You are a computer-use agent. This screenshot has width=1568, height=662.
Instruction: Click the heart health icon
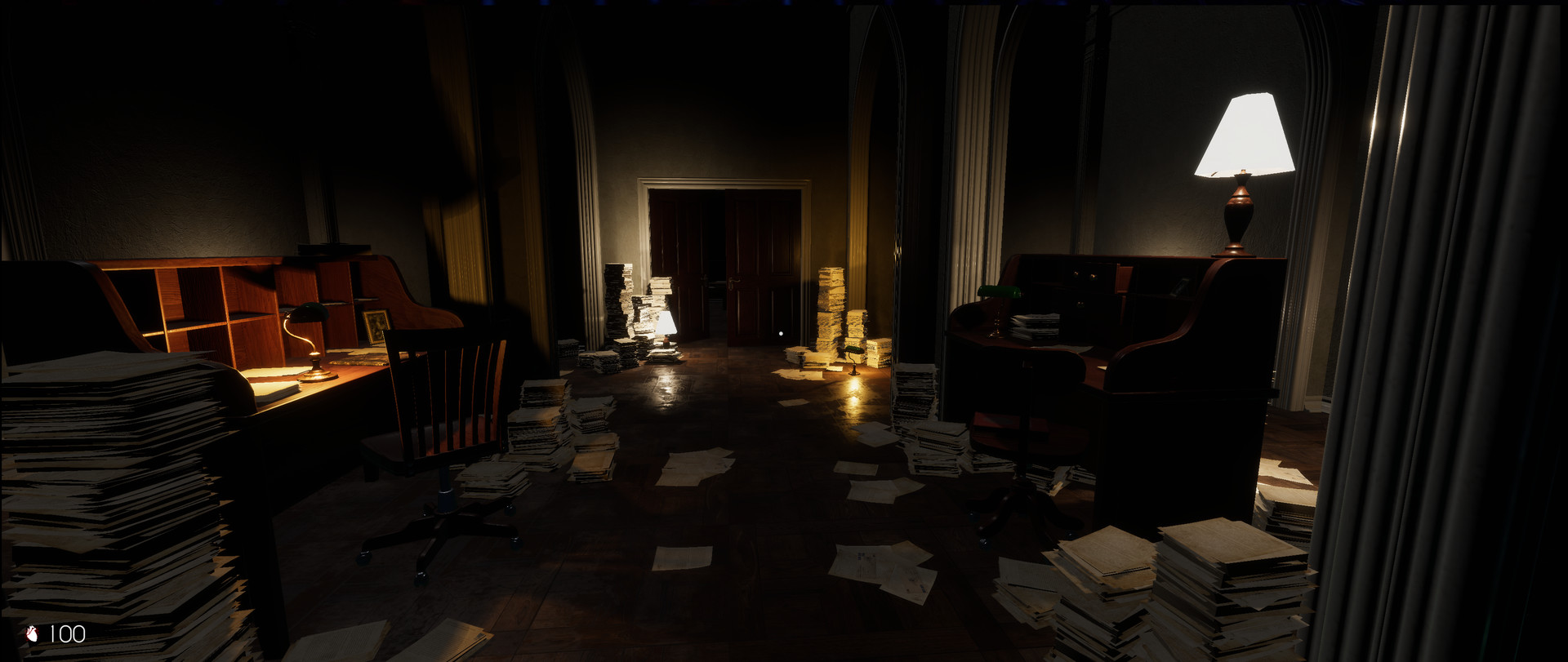pyautogui.click(x=33, y=632)
